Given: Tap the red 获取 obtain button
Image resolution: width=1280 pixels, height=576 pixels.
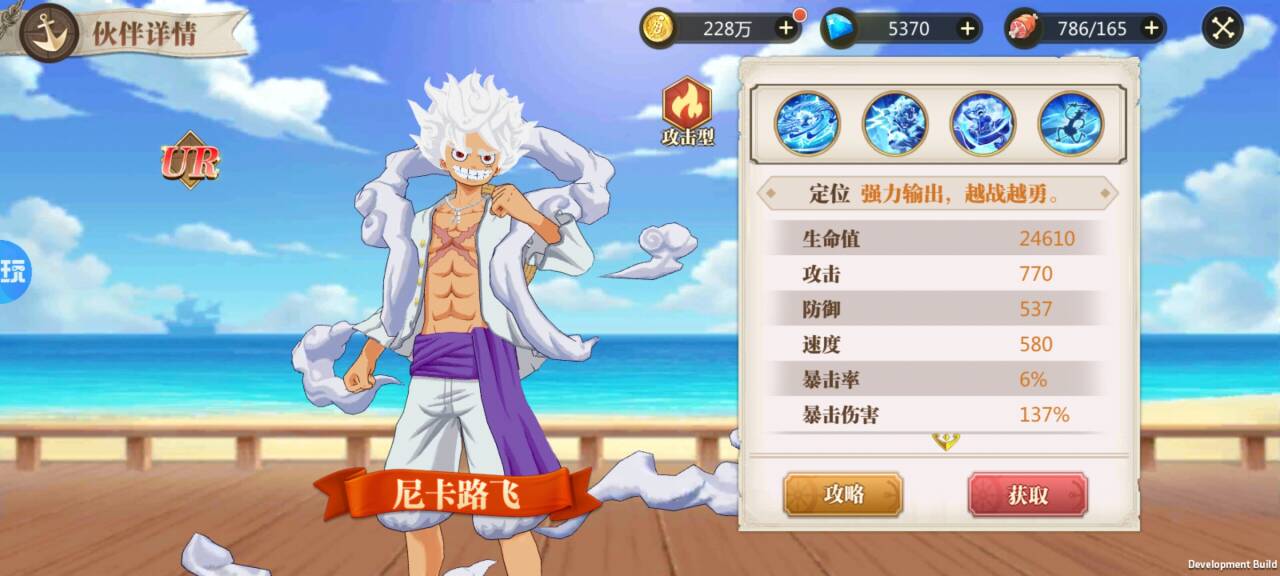Looking at the screenshot, I should [x=1027, y=494].
